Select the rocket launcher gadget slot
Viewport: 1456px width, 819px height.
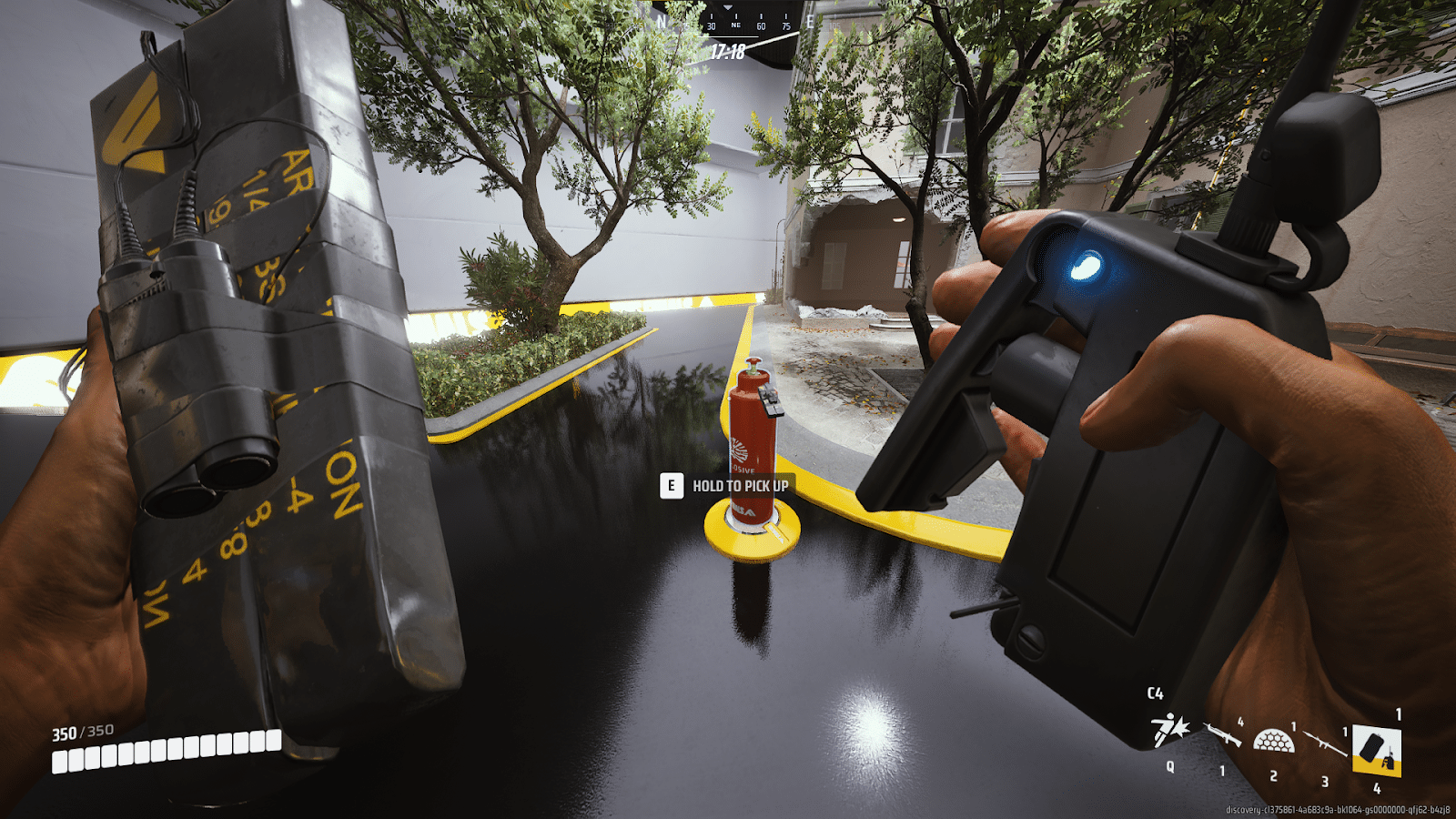point(1325,743)
